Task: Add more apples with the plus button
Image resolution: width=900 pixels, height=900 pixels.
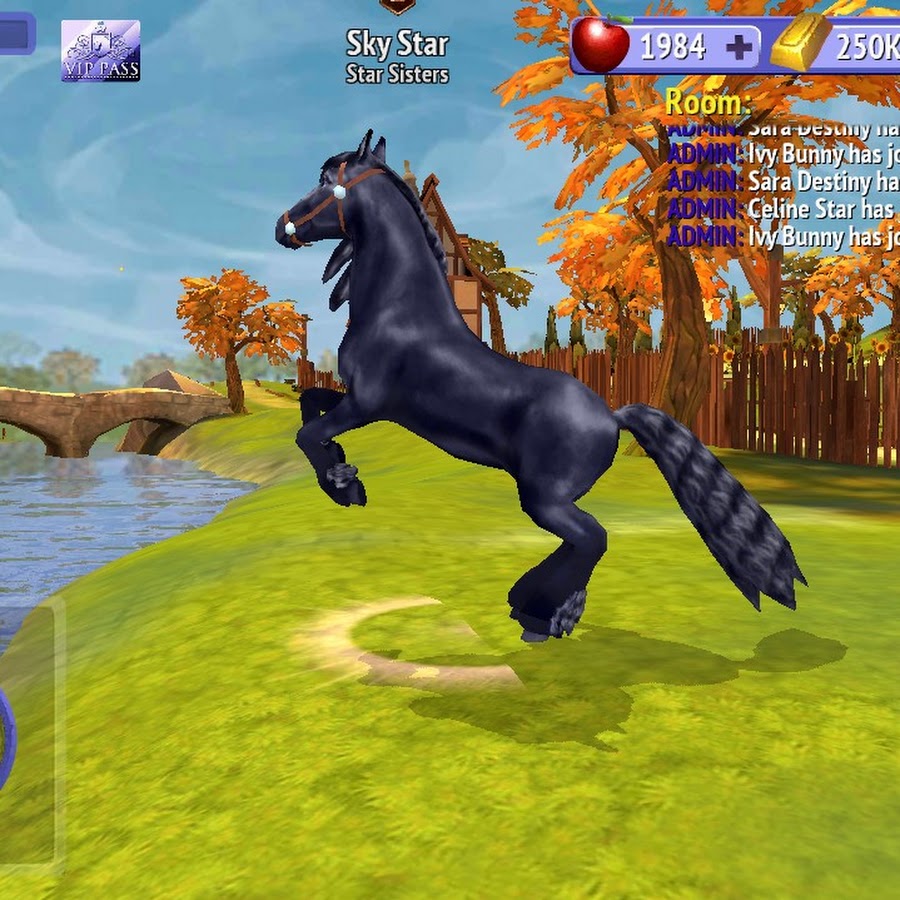Action: point(738,47)
